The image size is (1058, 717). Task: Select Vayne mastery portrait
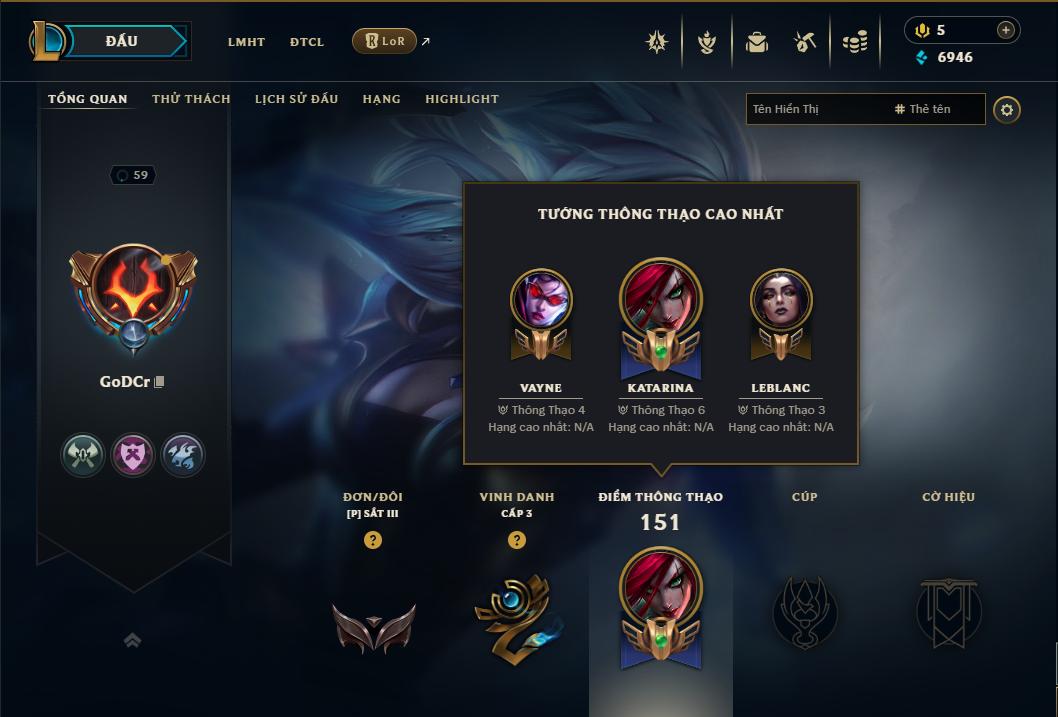(541, 300)
